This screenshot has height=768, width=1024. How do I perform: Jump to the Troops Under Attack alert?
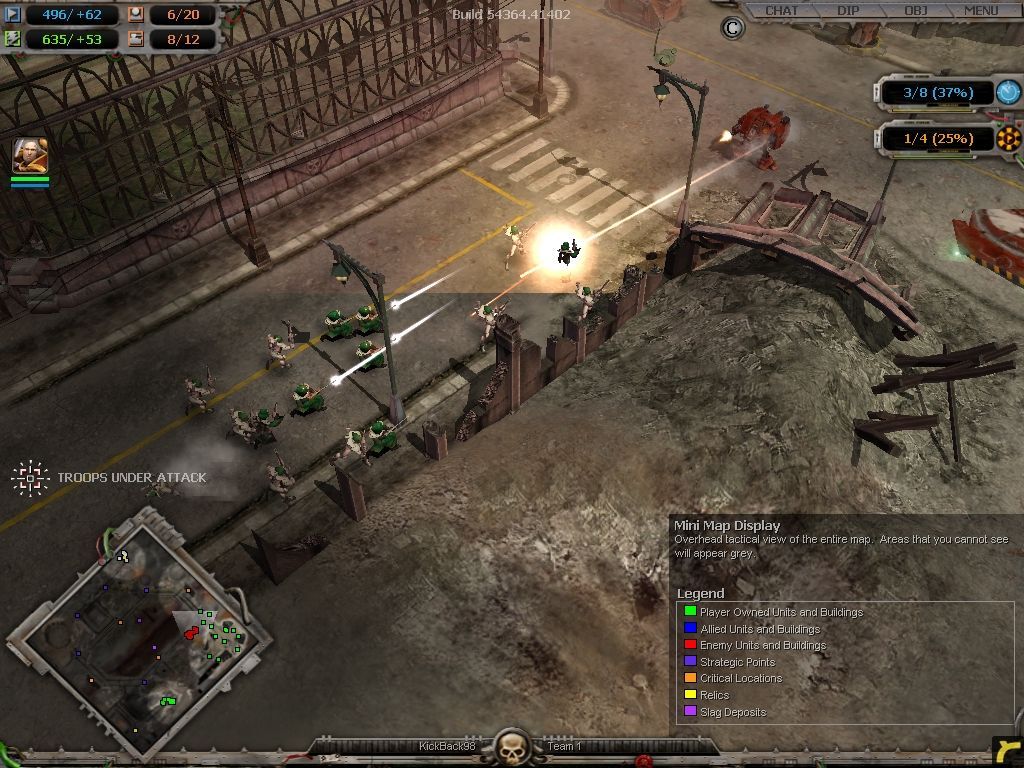(31, 478)
